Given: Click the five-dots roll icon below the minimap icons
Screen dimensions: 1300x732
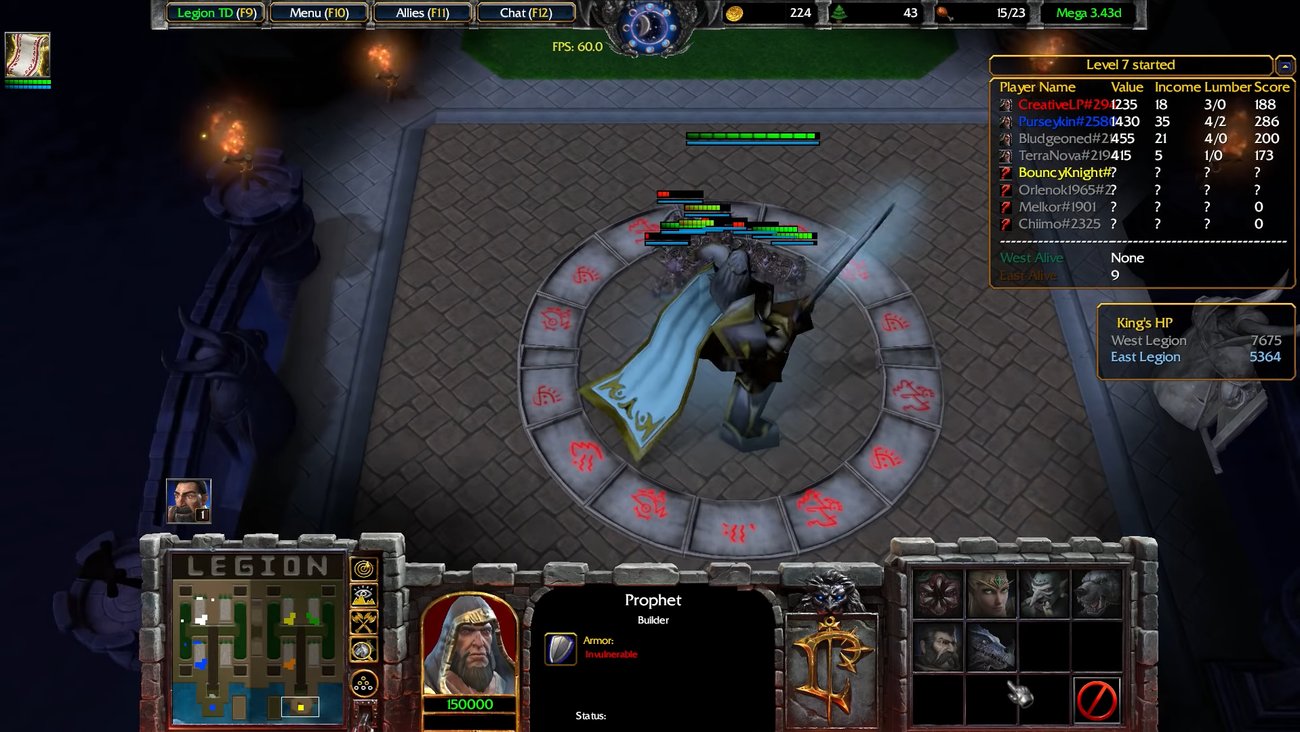Looking at the screenshot, I should pos(362,682).
